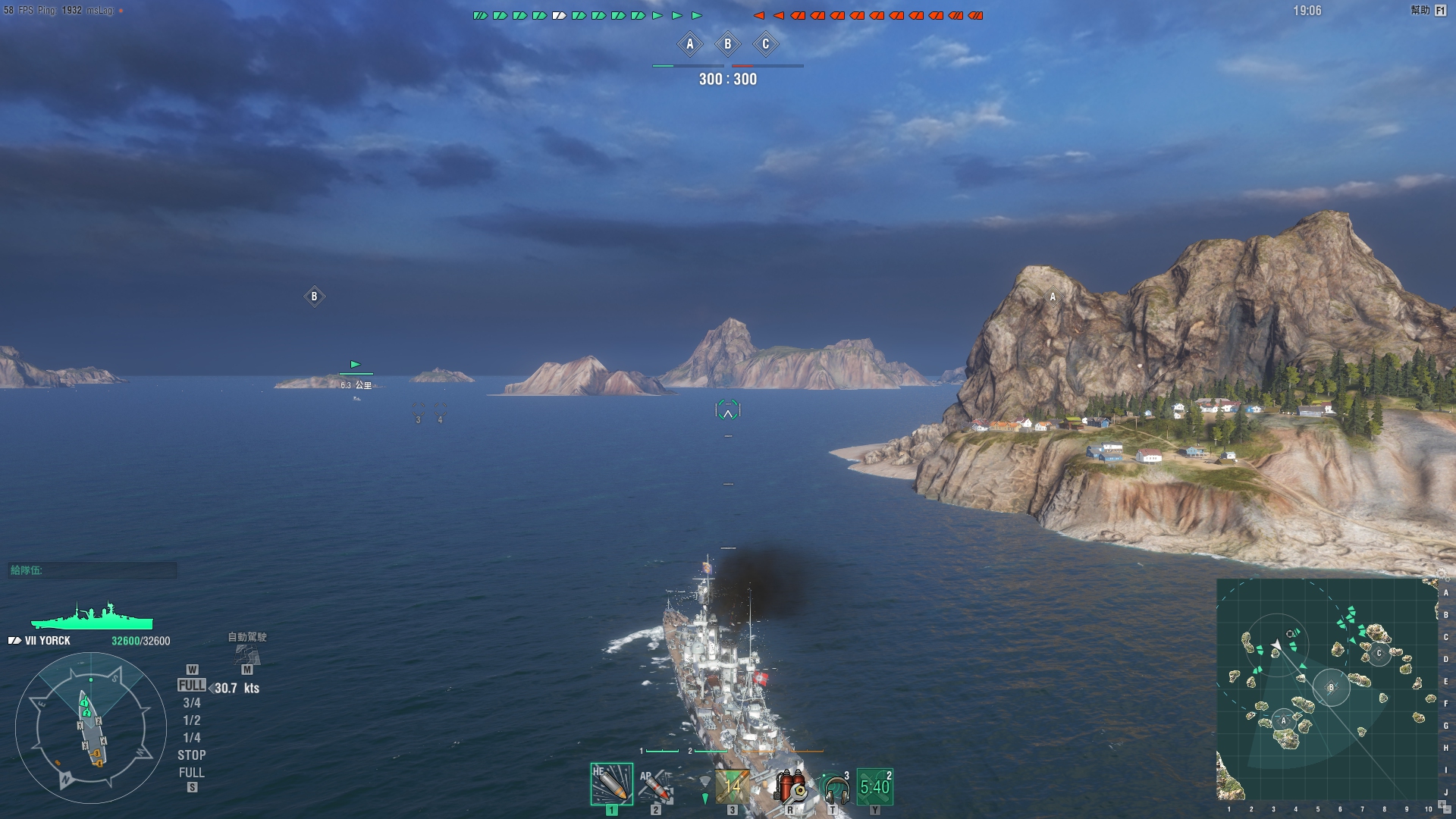This screenshot has width=1456, height=819.
Task: Click the spotter aircraft consumable on cooldown
Action: coord(874,786)
